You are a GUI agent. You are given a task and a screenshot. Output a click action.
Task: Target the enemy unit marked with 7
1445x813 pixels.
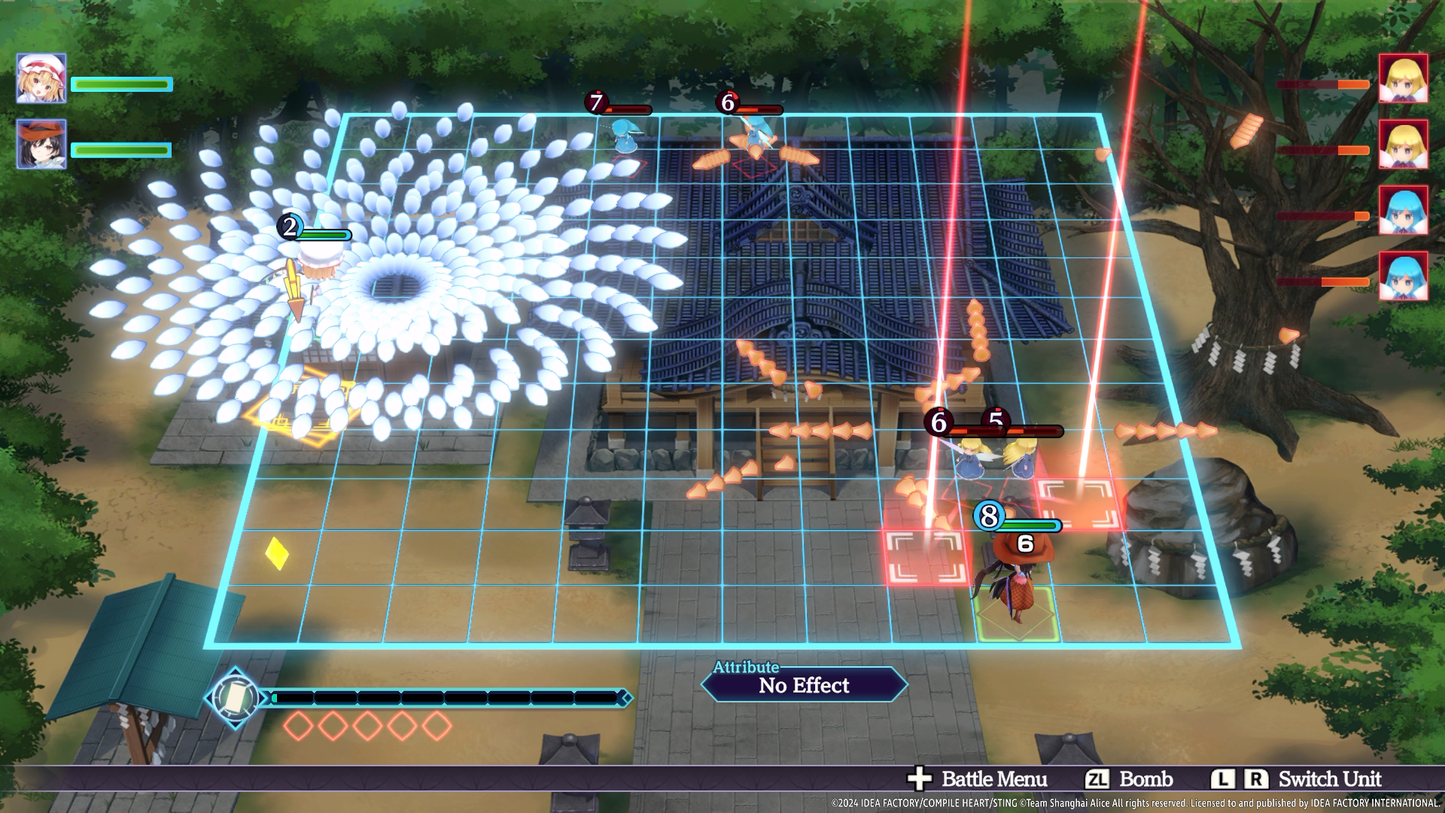(626, 135)
